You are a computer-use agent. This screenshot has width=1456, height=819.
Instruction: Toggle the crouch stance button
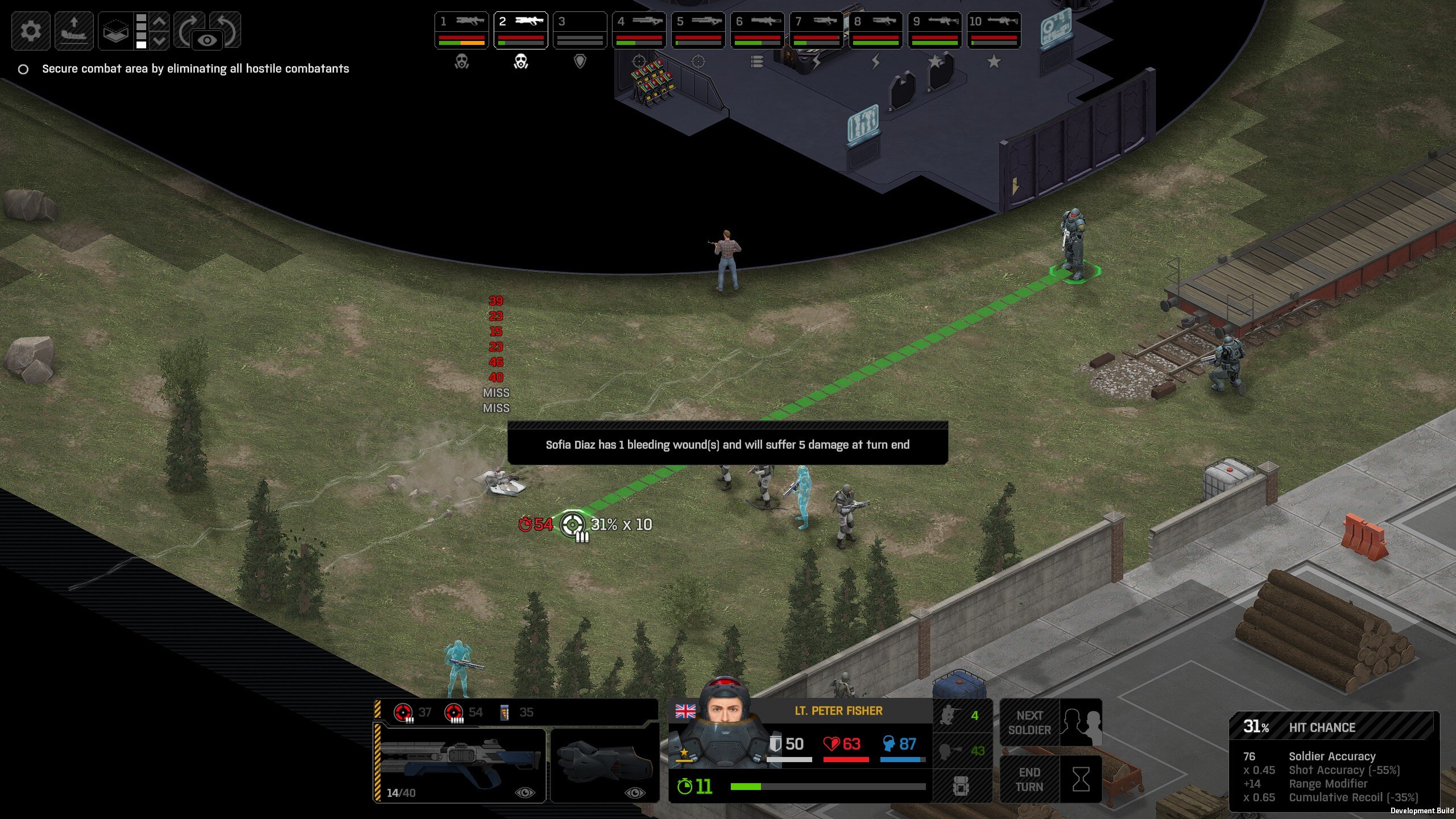tap(961, 751)
